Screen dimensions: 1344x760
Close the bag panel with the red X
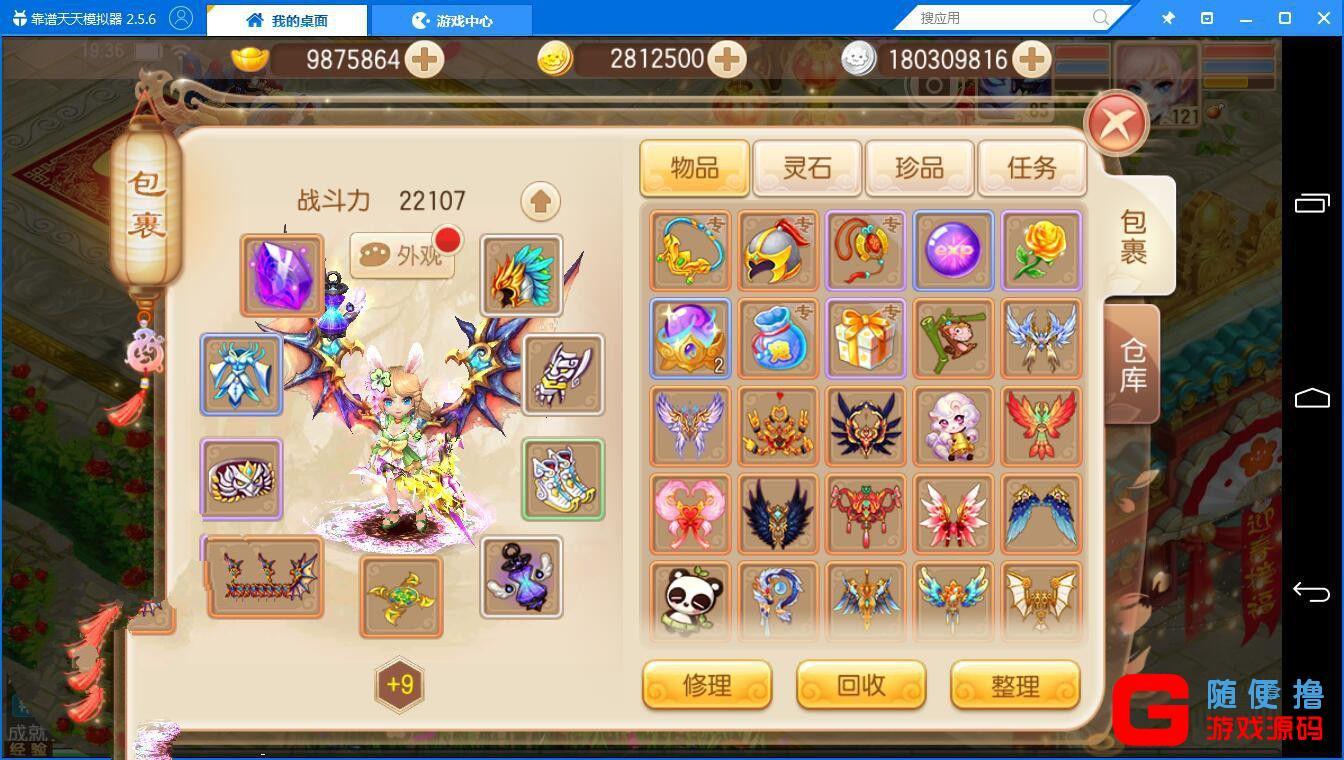[1116, 124]
